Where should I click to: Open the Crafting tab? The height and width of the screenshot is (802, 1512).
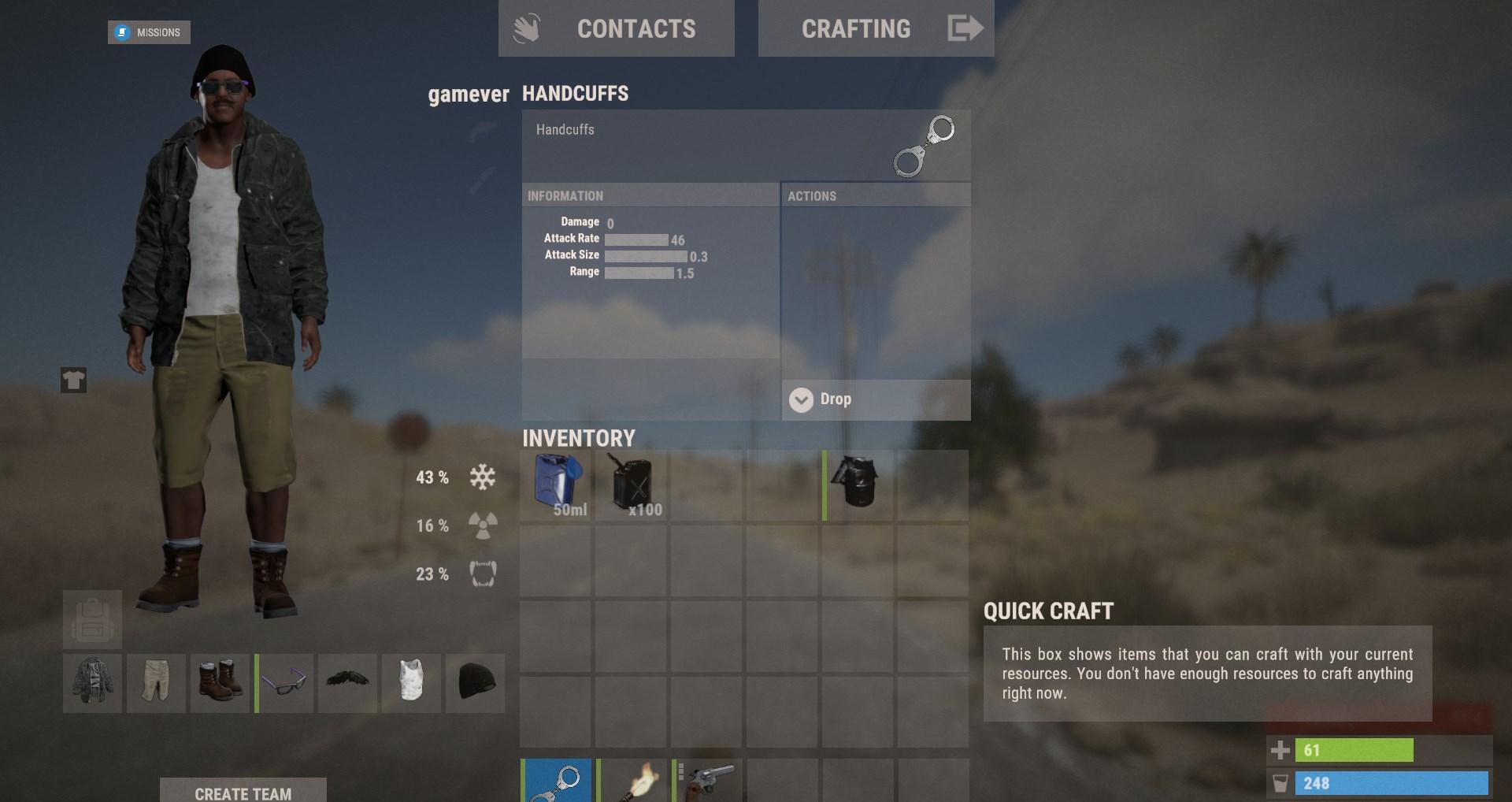(x=856, y=28)
